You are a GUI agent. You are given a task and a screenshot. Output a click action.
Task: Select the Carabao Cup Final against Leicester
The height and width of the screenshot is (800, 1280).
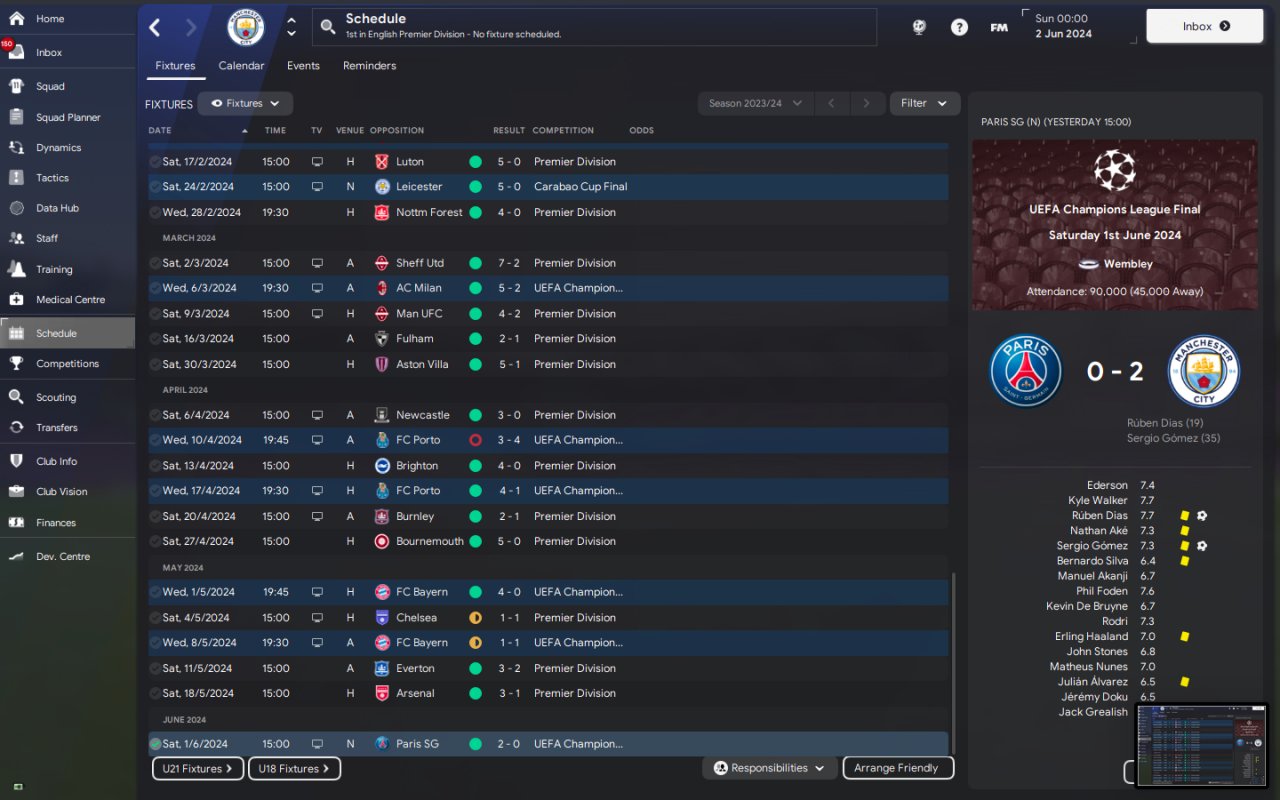coord(548,187)
